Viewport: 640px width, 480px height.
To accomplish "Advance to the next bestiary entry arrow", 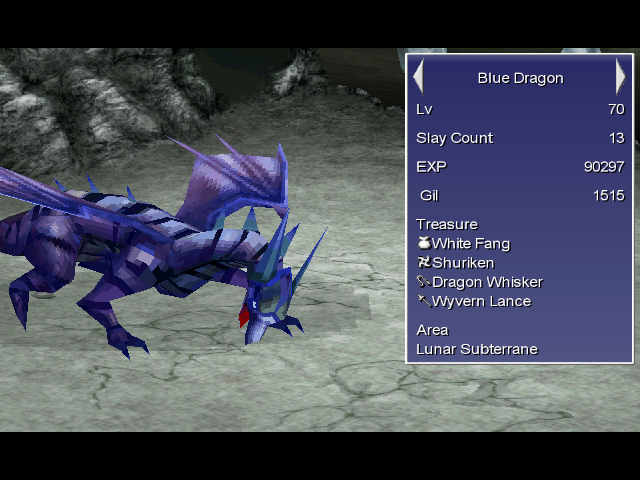I will [x=621, y=77].
